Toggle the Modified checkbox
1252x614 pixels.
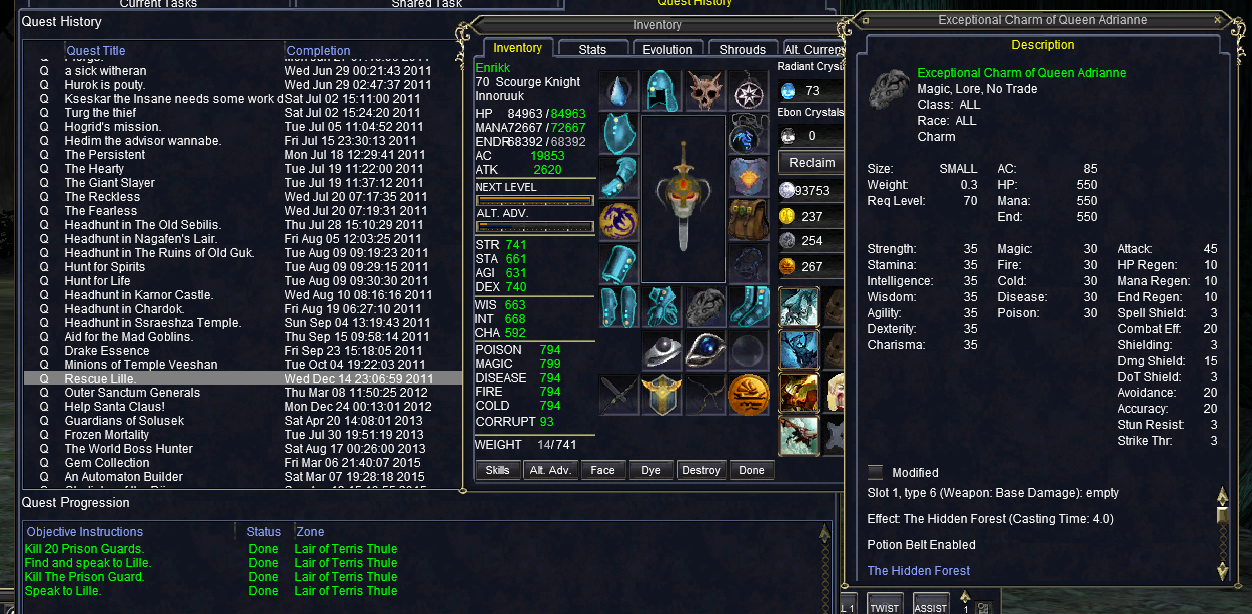(x=876, y=472)
